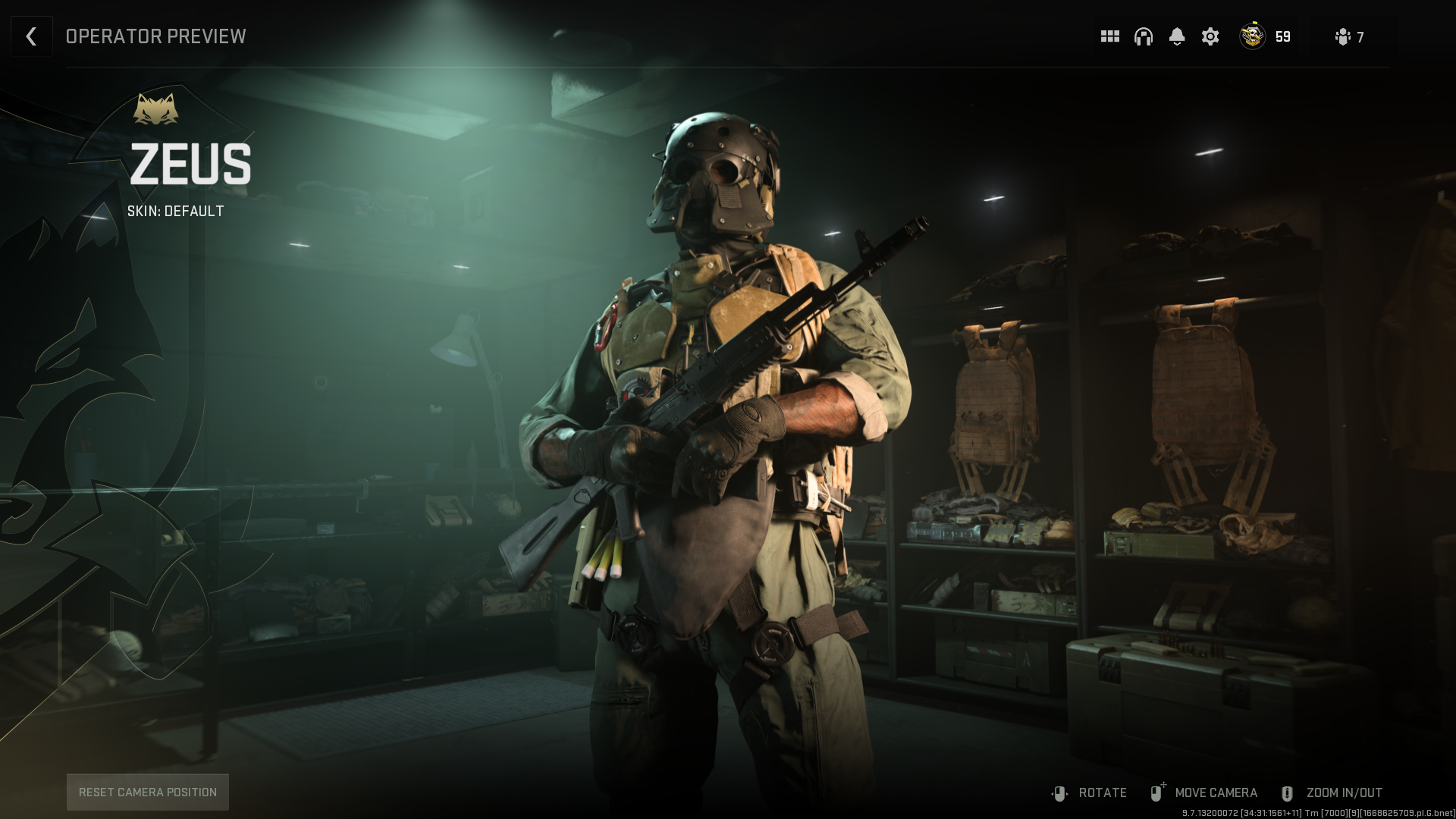View player profile rank emblem
Screen dimensions: 1456x819
[x=1252, y=36]
